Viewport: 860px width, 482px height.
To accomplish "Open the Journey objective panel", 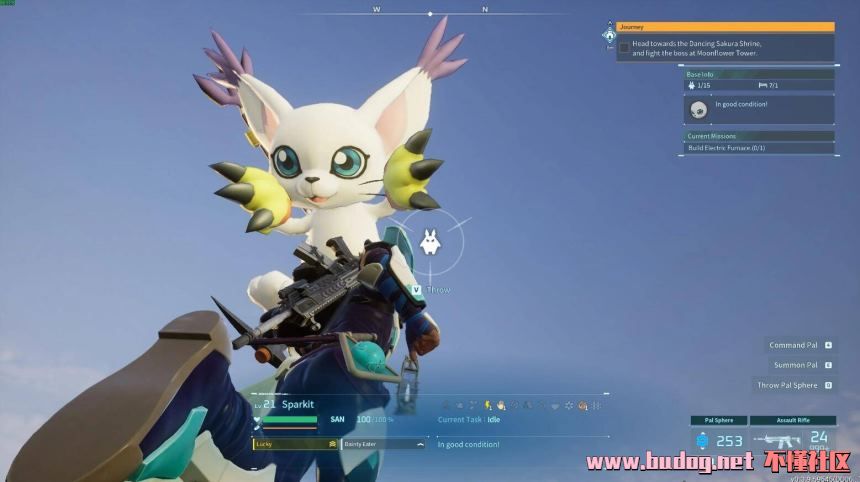I will 725,27.
